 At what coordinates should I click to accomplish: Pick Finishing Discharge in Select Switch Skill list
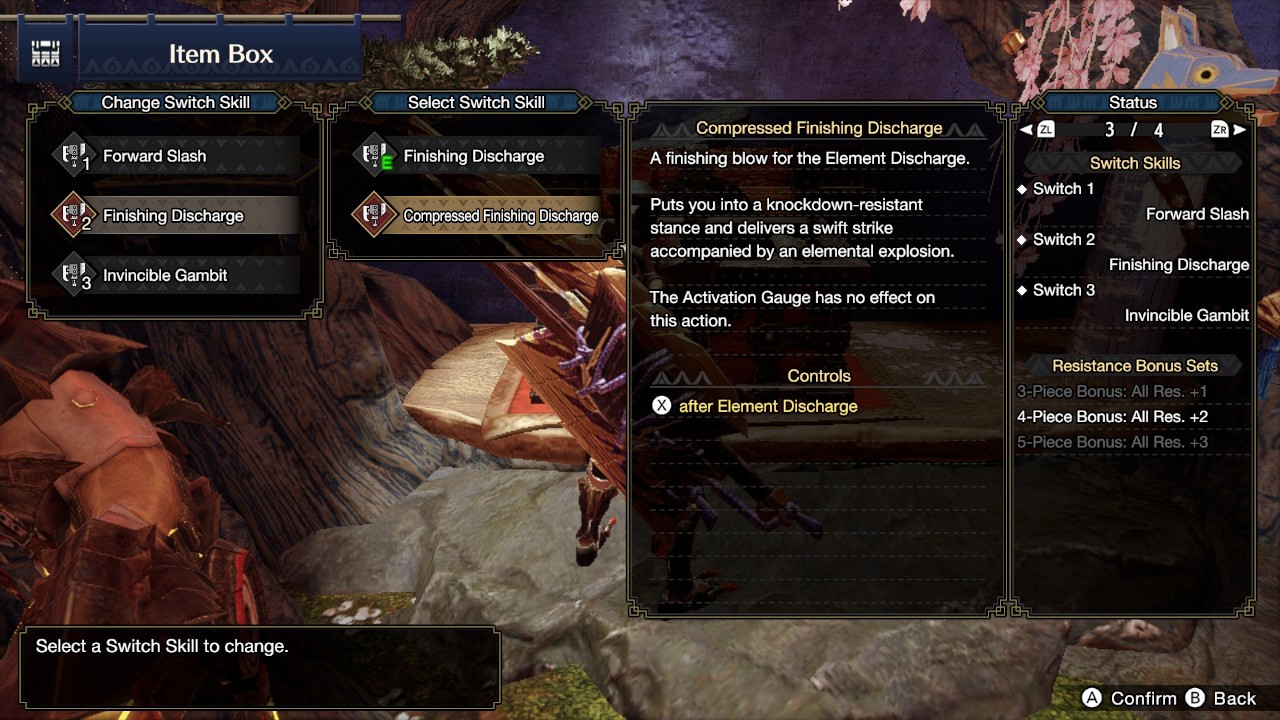tap(475, 156)
